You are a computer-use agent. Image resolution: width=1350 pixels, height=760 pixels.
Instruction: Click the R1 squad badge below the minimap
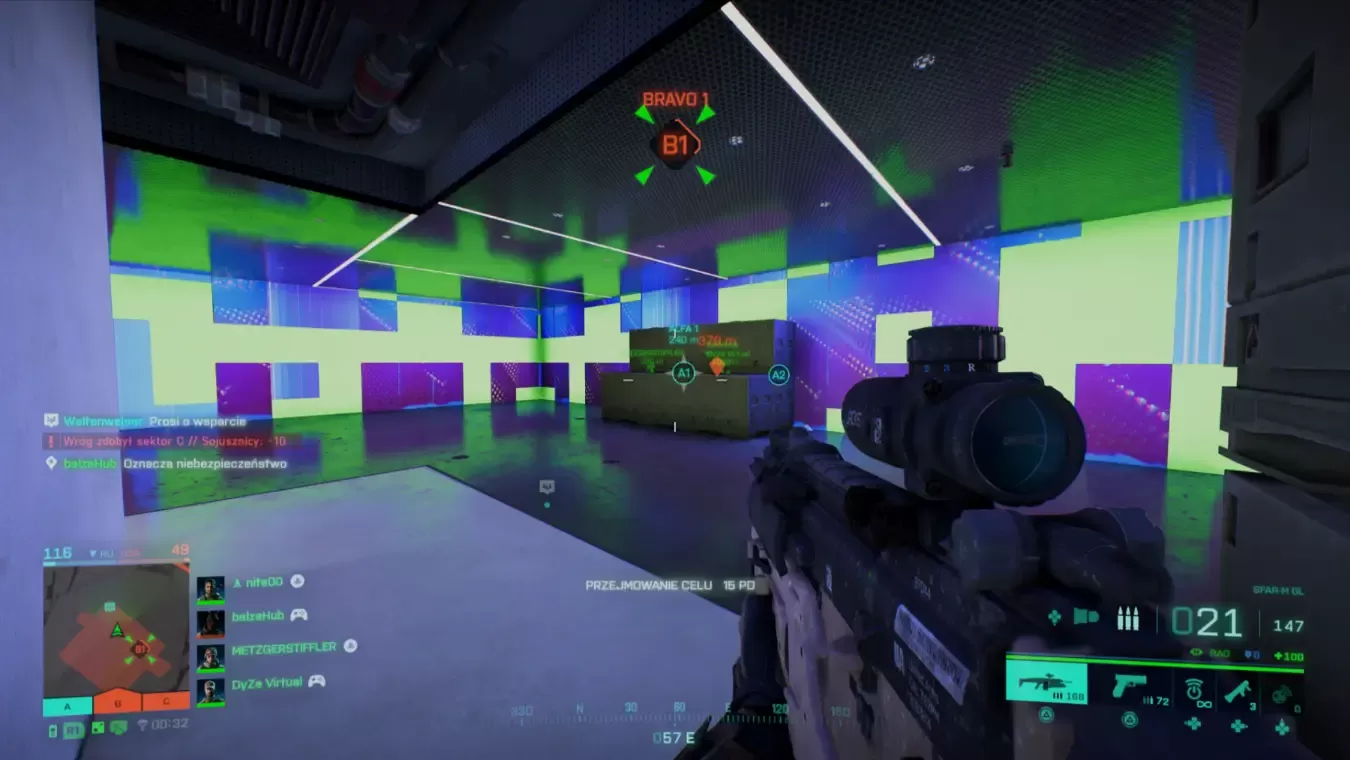click(73, 730)
